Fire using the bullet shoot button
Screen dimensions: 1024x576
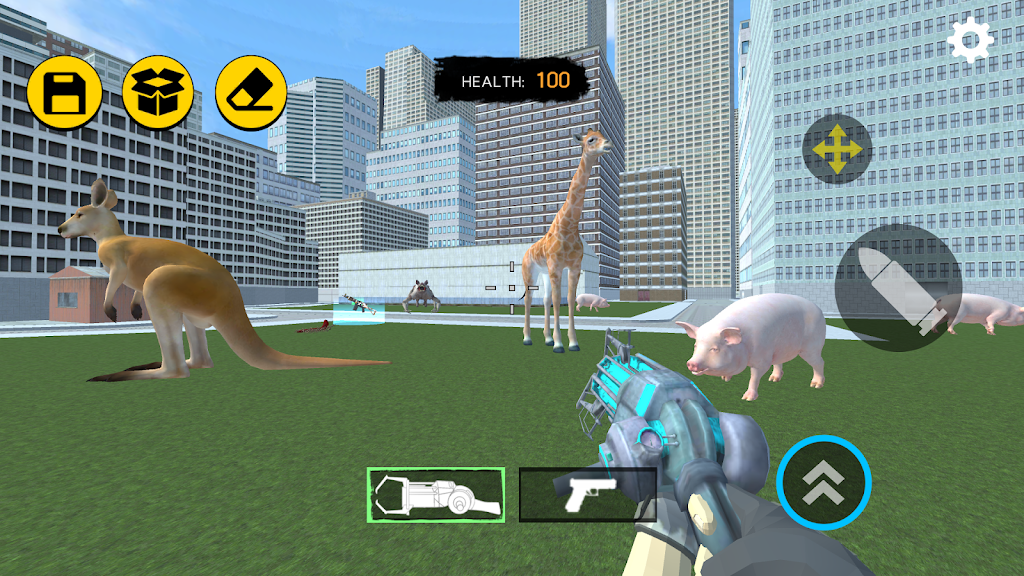[x=898, y=287]
